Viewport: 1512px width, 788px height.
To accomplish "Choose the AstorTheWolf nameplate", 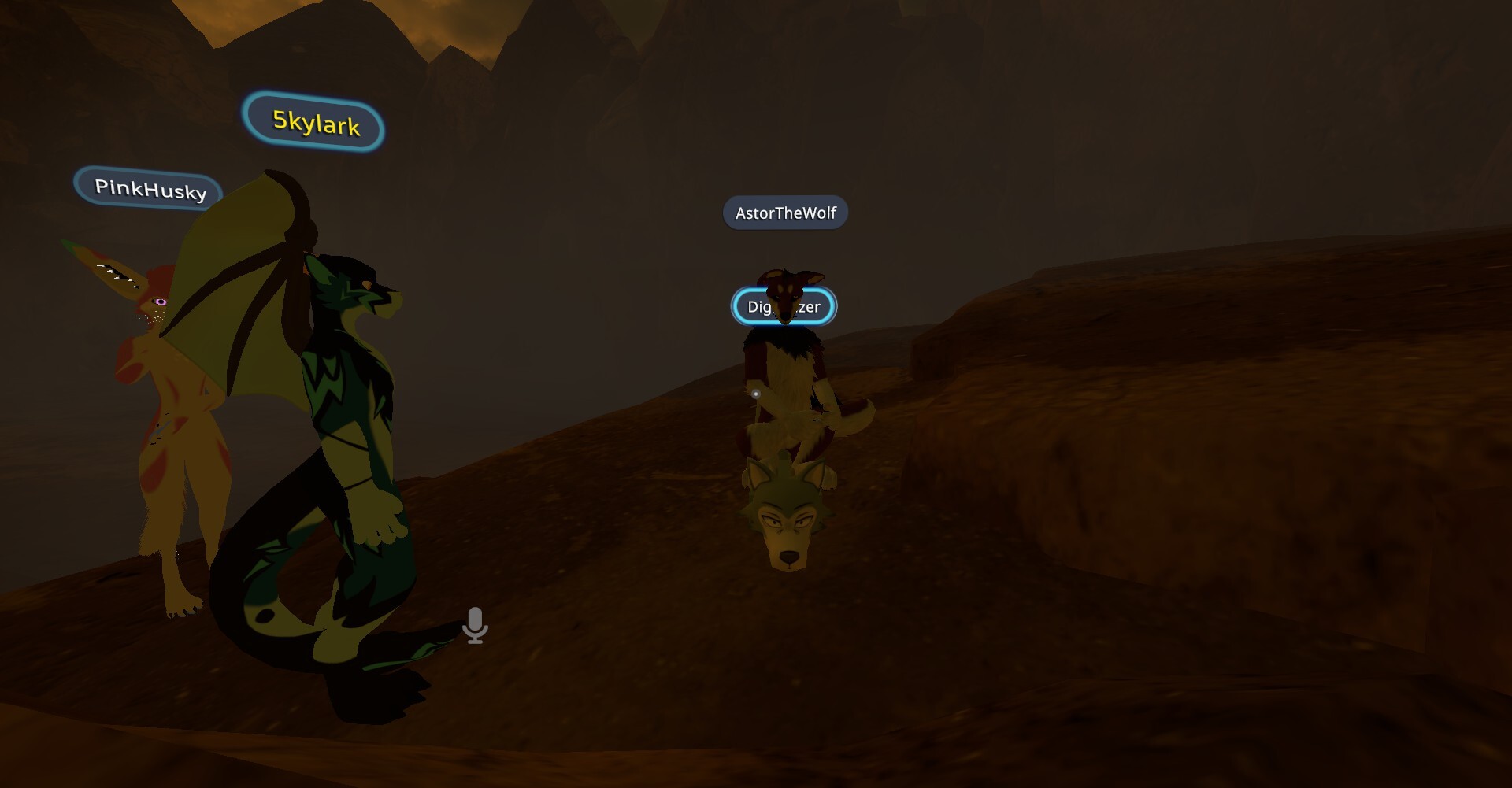I will click(785, 213).
